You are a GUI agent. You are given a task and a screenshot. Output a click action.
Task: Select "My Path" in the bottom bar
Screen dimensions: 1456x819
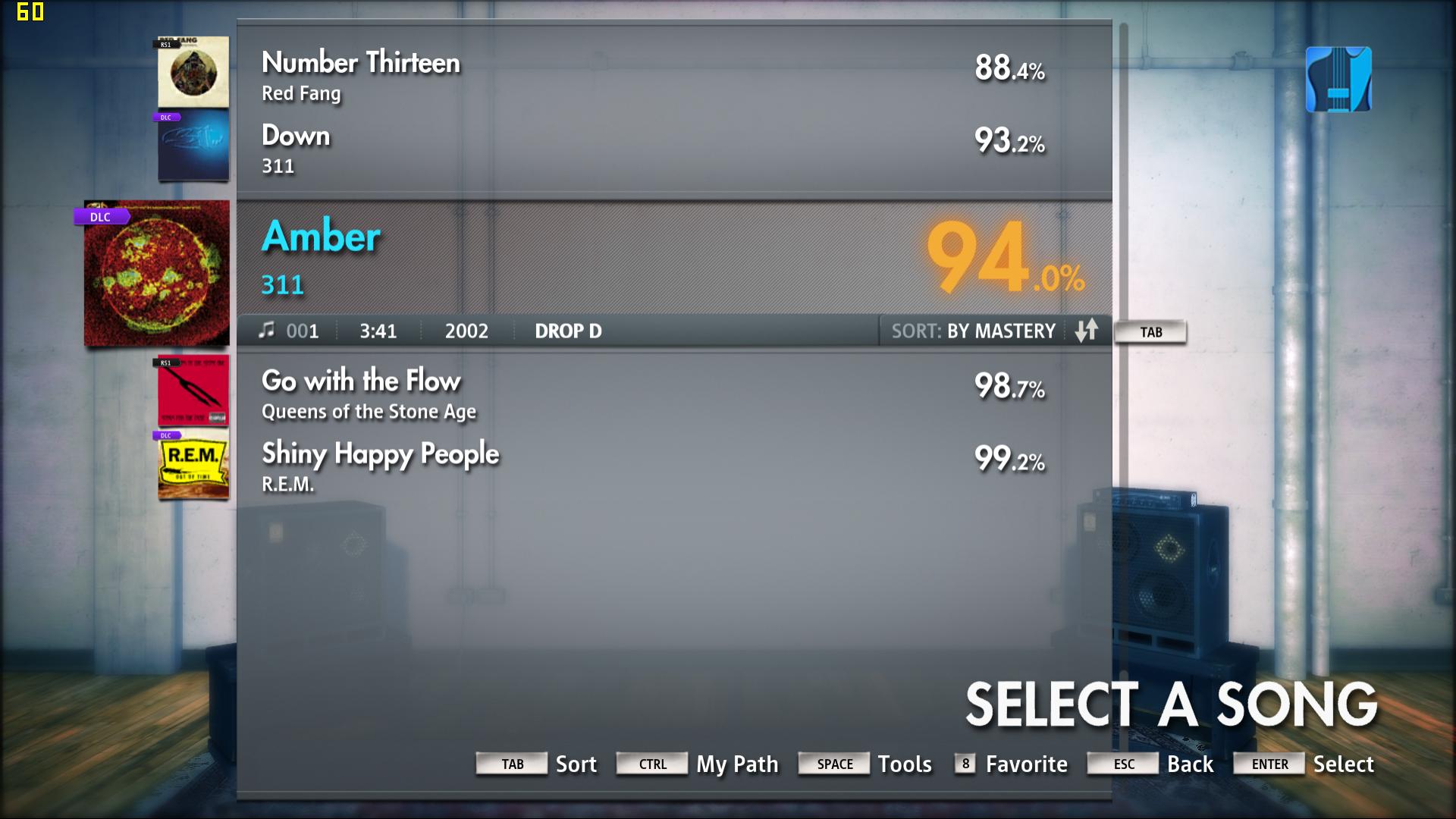coord(737,764)
